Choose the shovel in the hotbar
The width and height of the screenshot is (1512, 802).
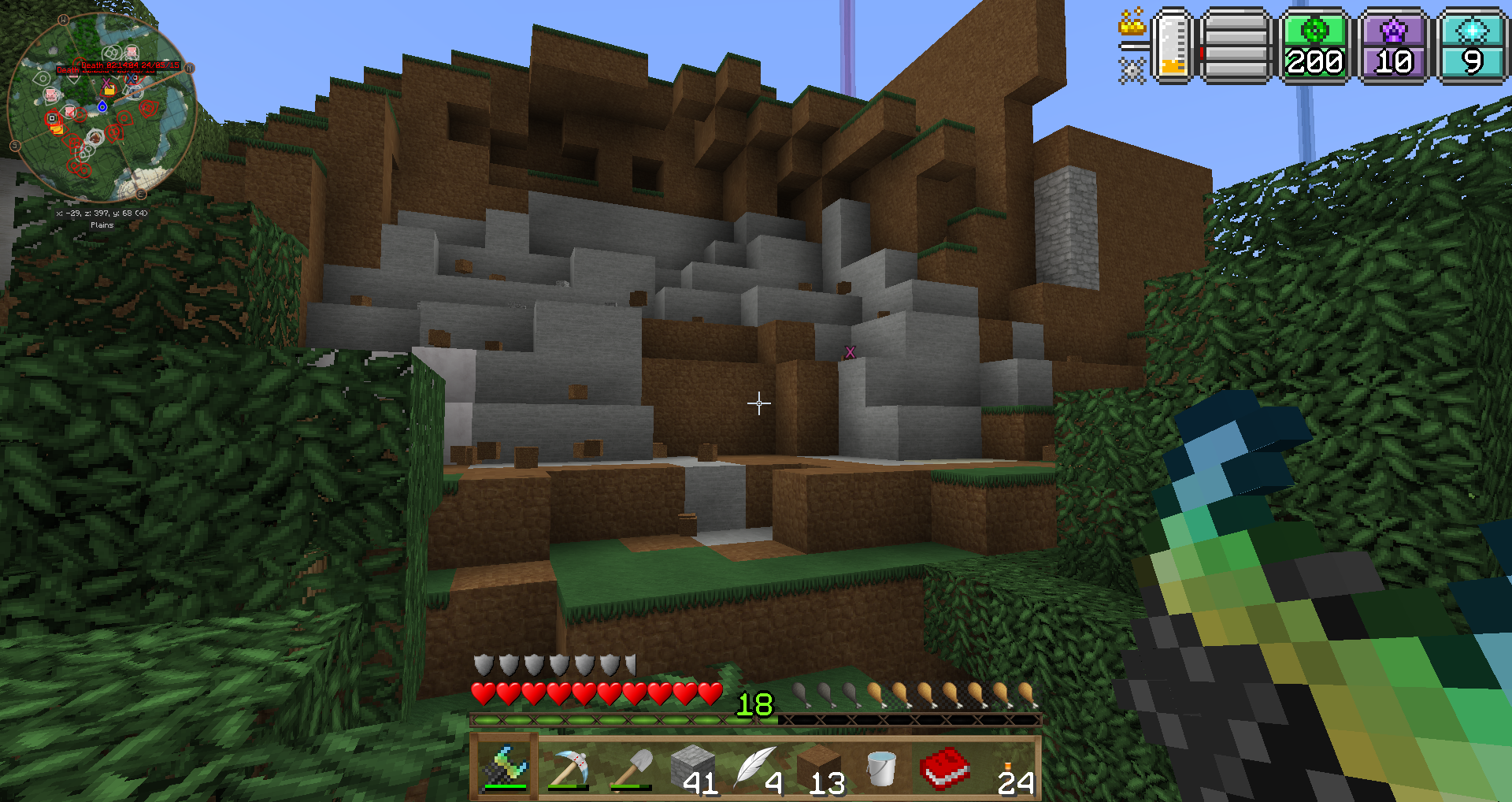tap(631, 768)
